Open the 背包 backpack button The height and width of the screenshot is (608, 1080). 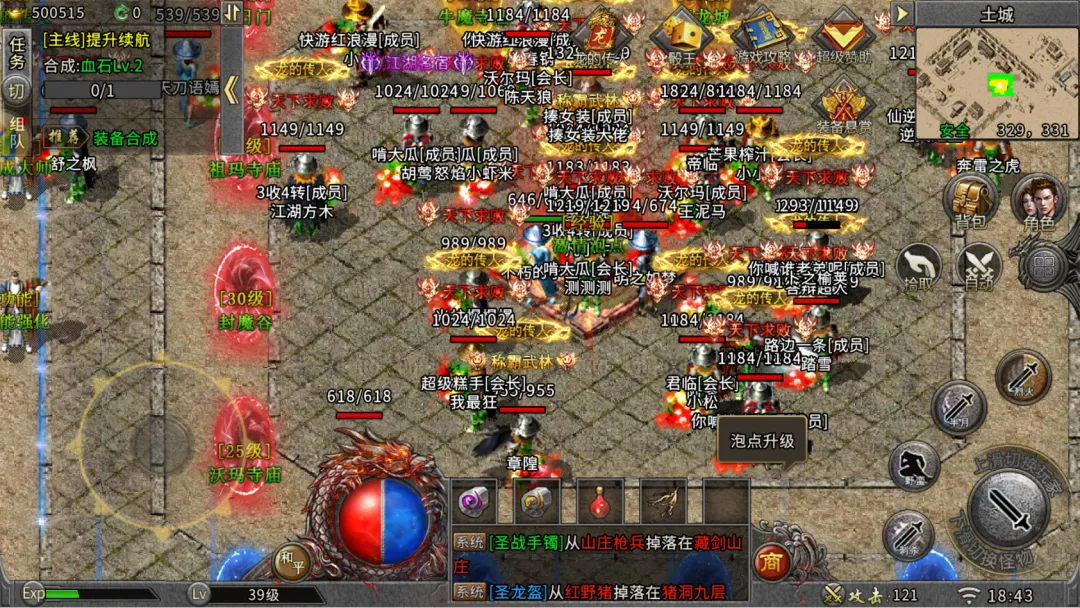[x=970, y=198]
